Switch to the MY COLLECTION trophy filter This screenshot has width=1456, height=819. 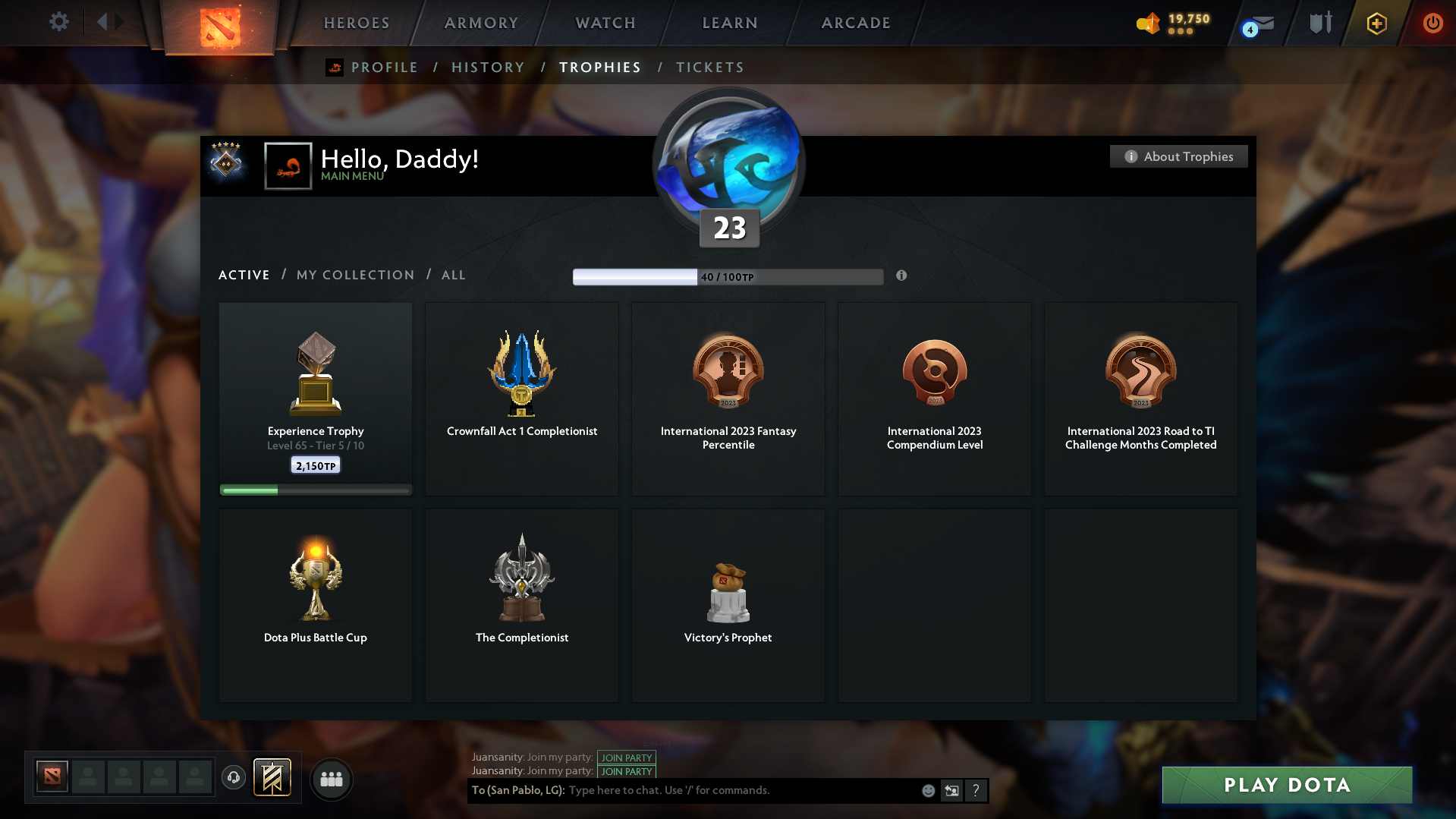354,275
